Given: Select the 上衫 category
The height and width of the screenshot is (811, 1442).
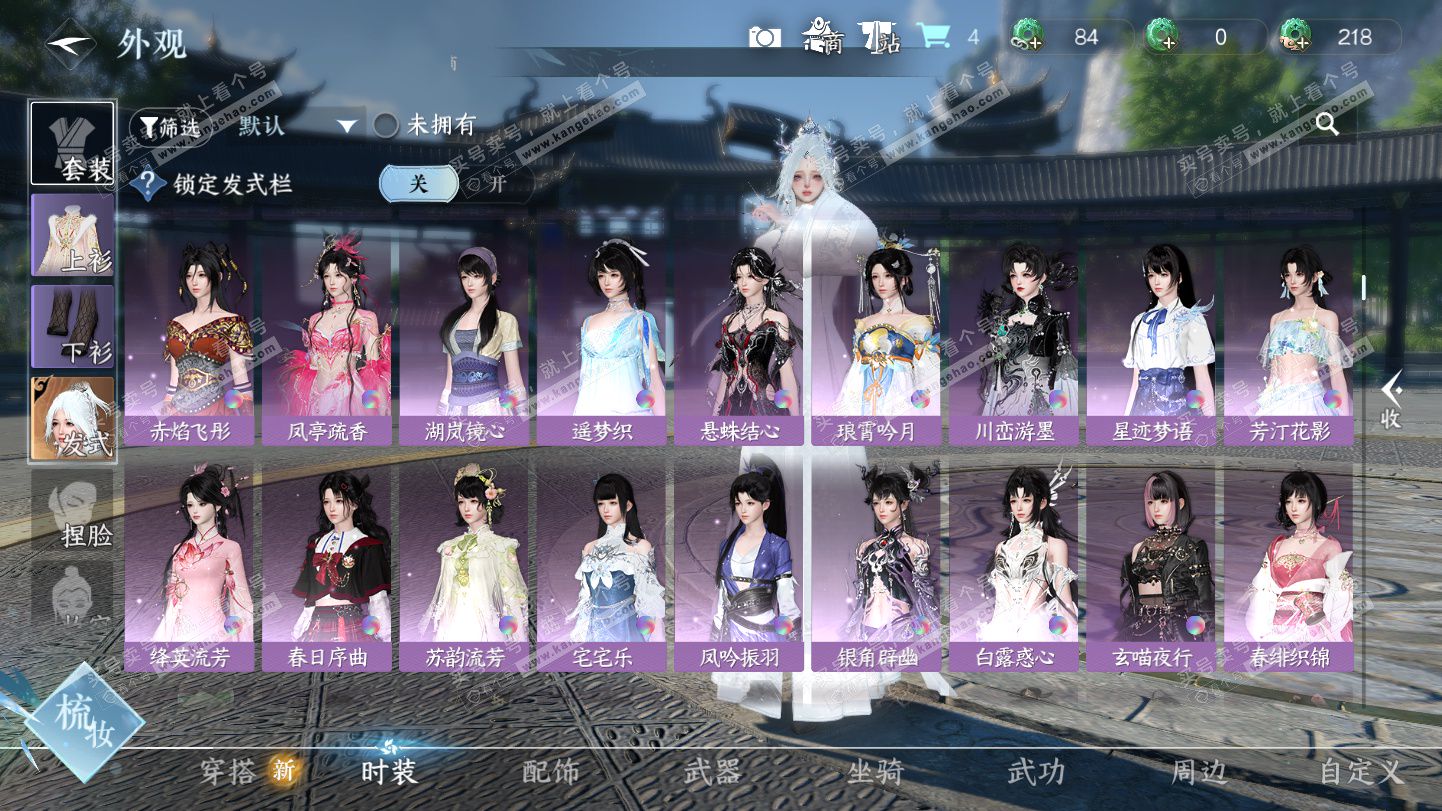Looking at the screenshot, I should click(x=72, y=235).
